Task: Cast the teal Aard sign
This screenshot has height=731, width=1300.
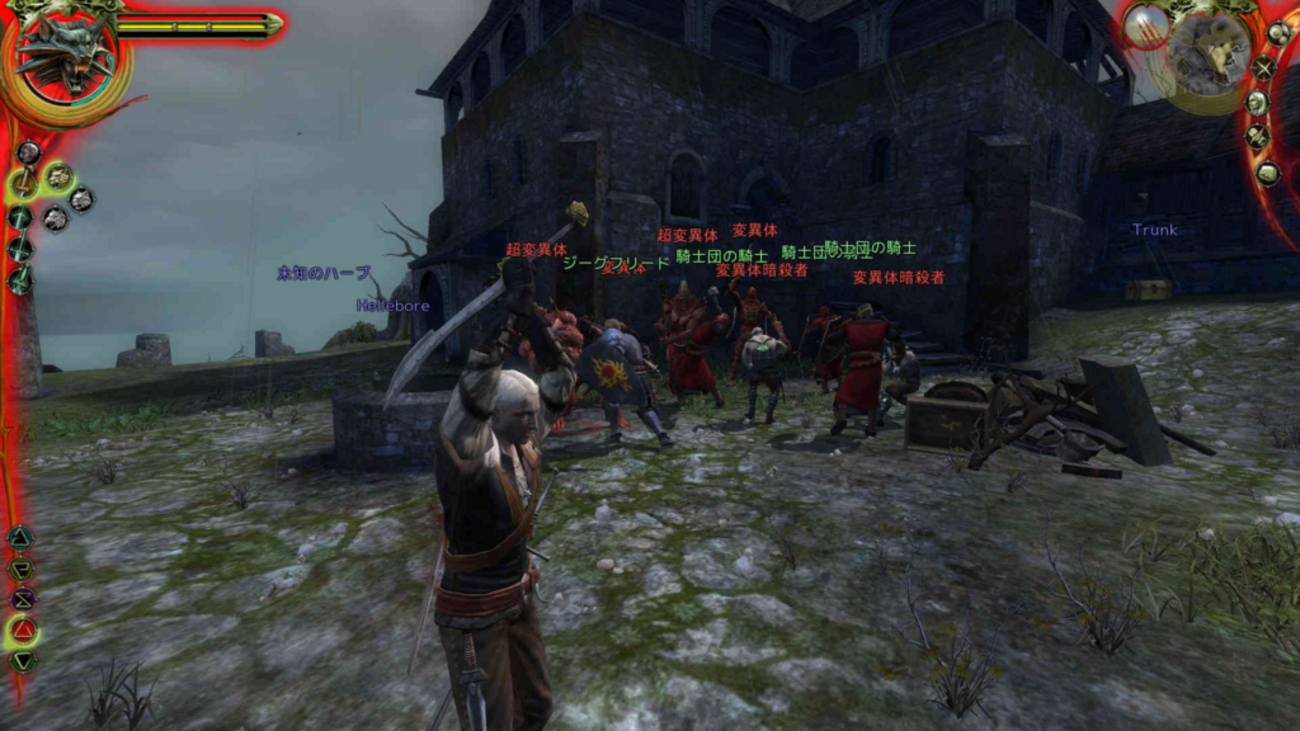Action: [20, 538]
